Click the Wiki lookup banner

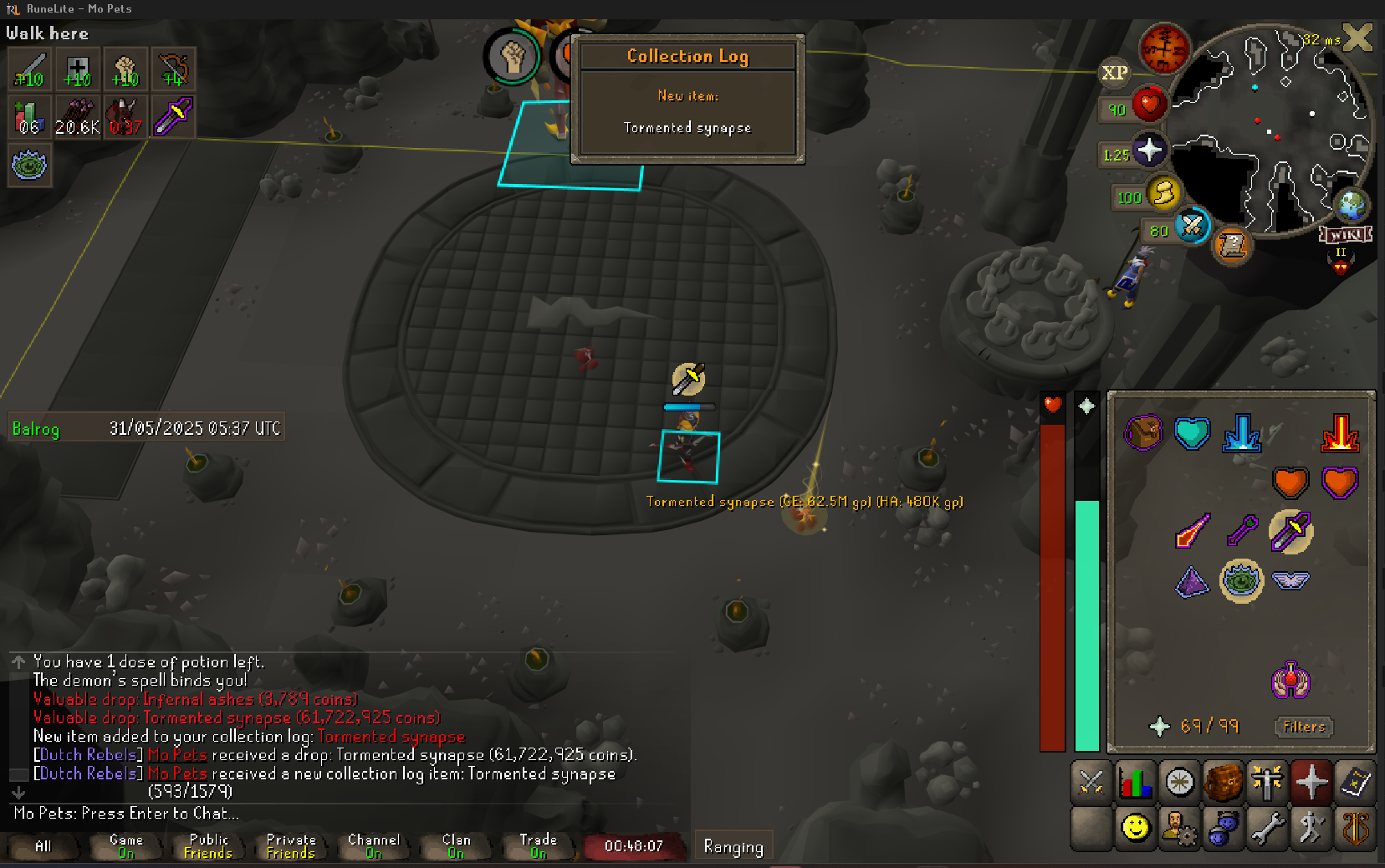(1345, 235)
